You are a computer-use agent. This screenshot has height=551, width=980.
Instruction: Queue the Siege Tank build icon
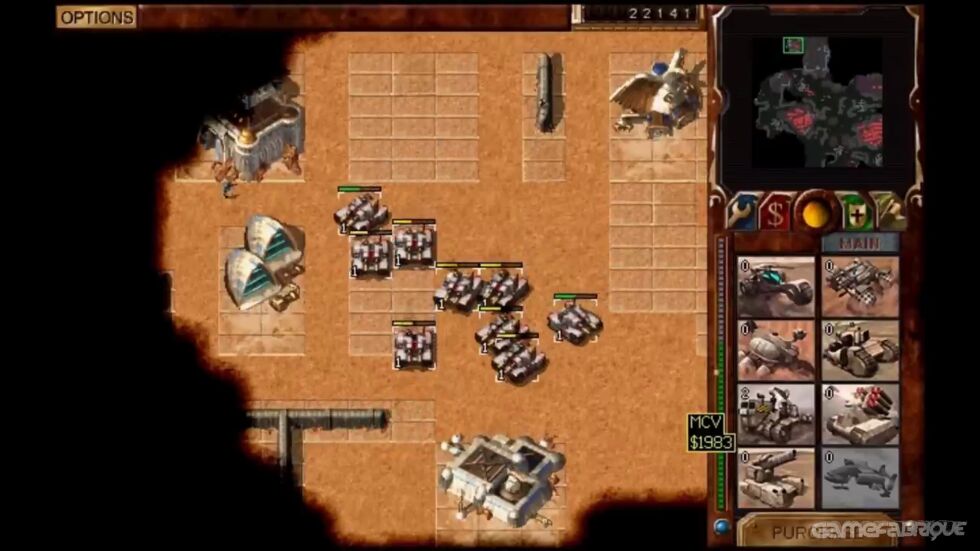point(776,478)
